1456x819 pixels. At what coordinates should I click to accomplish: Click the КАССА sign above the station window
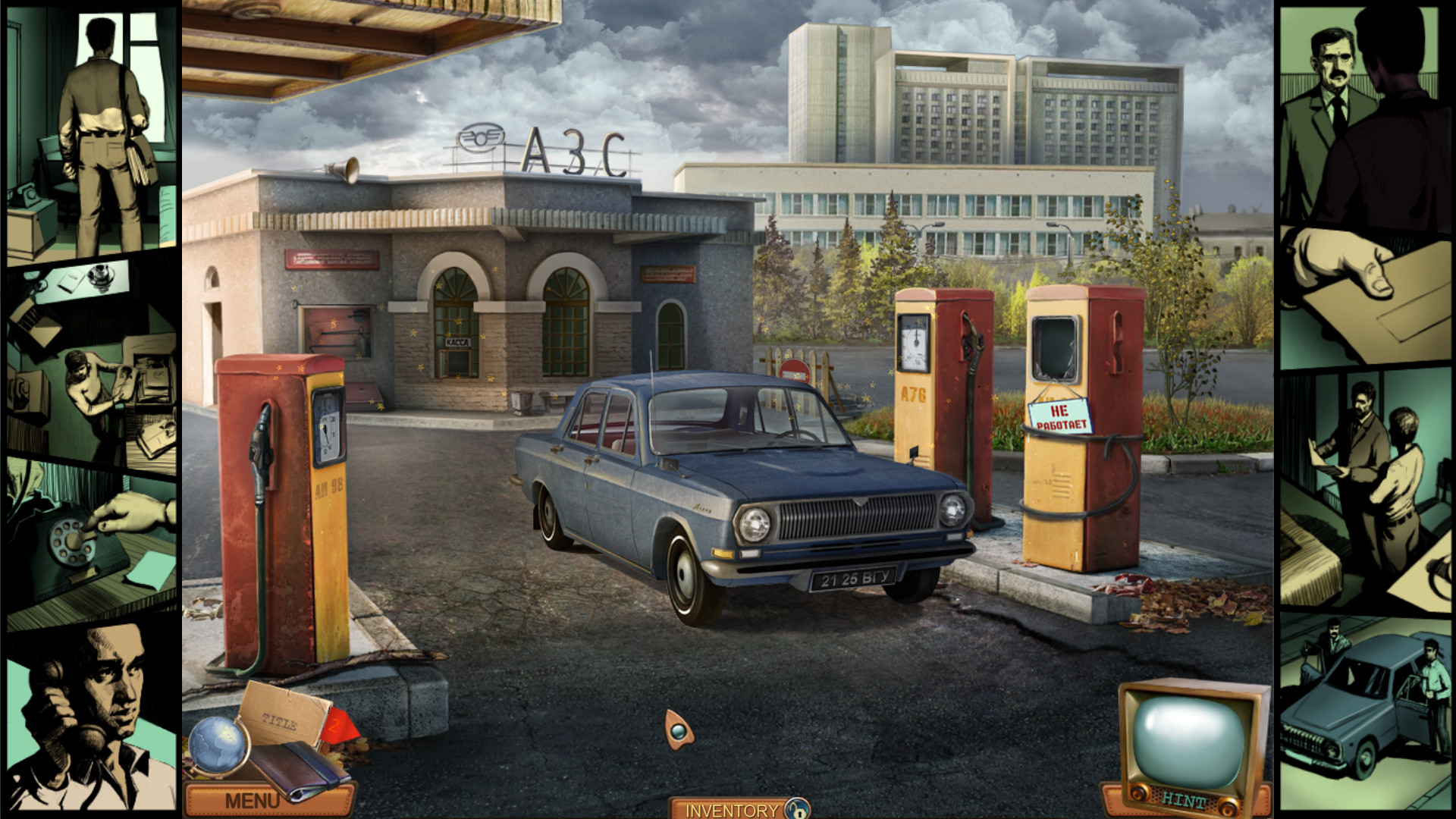tap(458, 342)
